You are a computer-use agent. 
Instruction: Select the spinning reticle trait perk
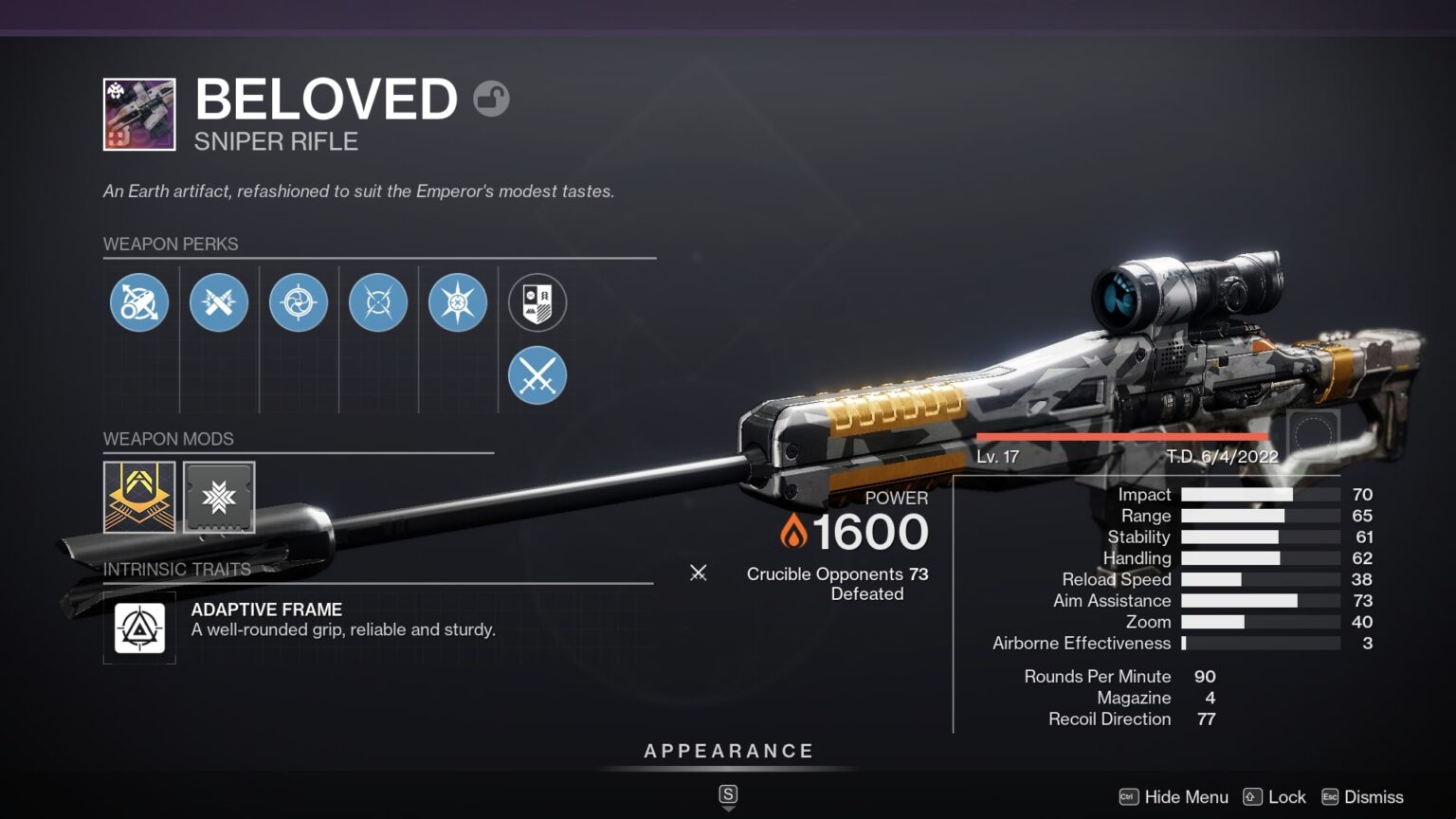coord(299,301)
